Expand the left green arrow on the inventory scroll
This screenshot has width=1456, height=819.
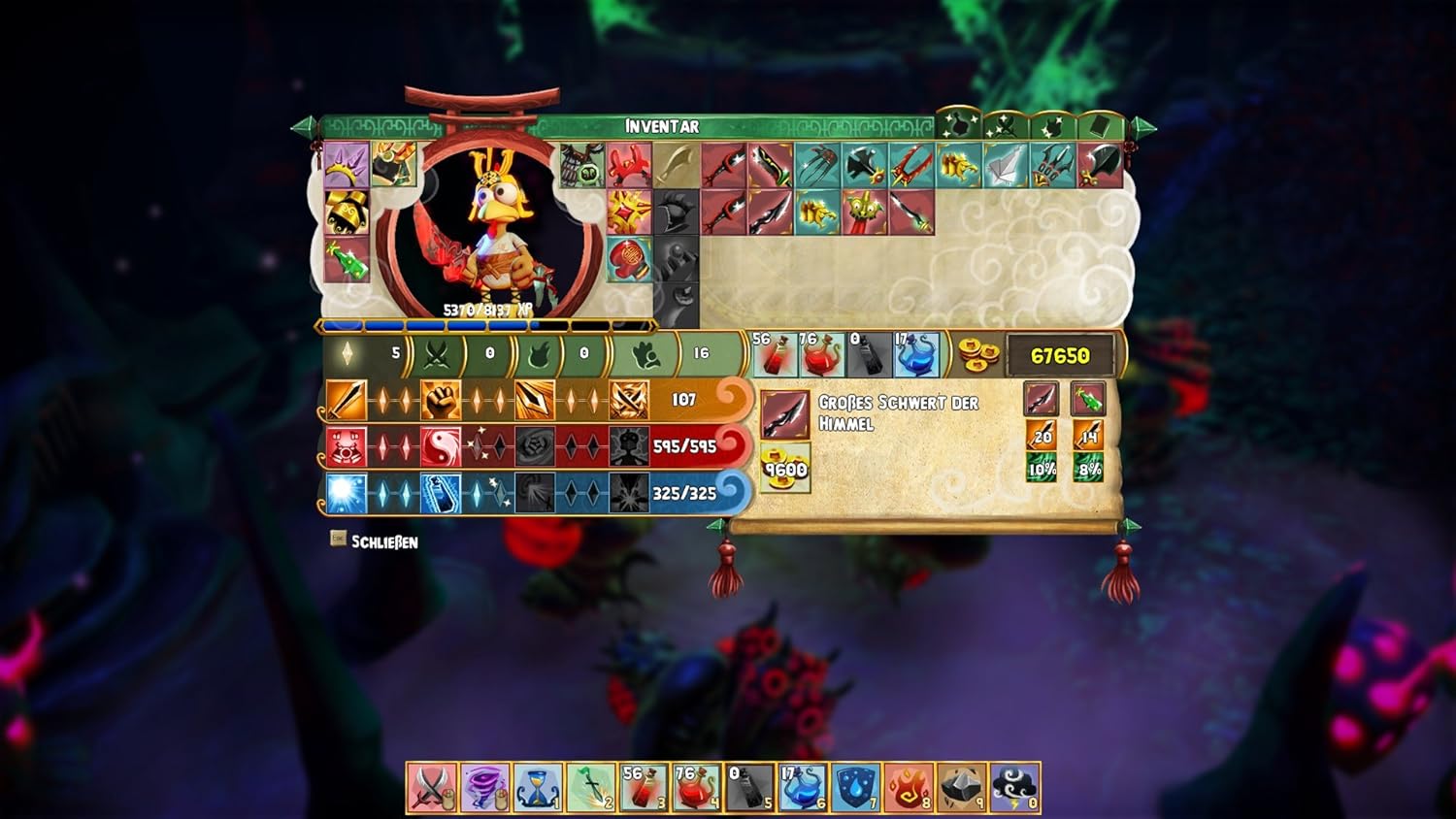pos(306,126)
